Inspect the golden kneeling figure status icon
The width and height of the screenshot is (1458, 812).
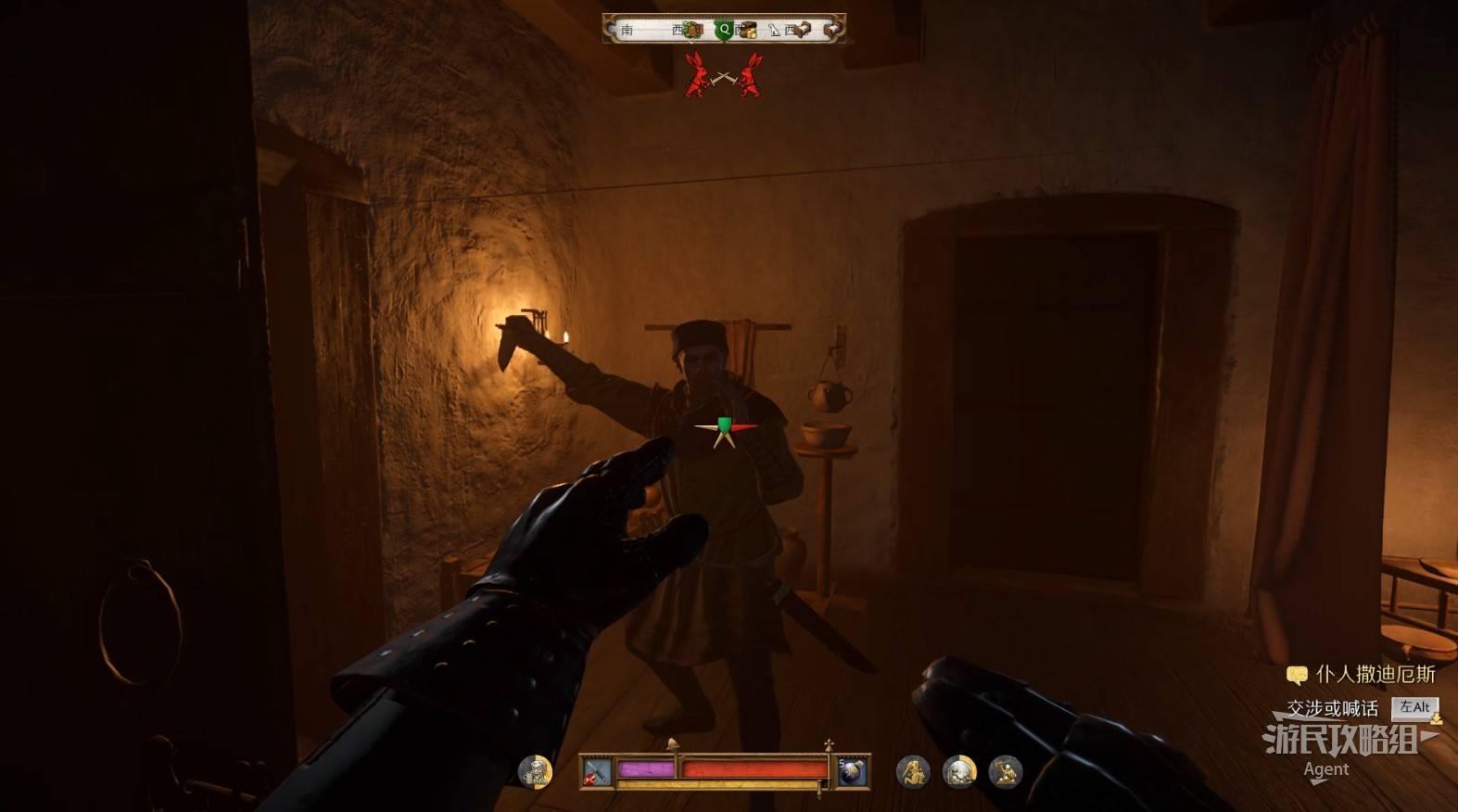912,771
